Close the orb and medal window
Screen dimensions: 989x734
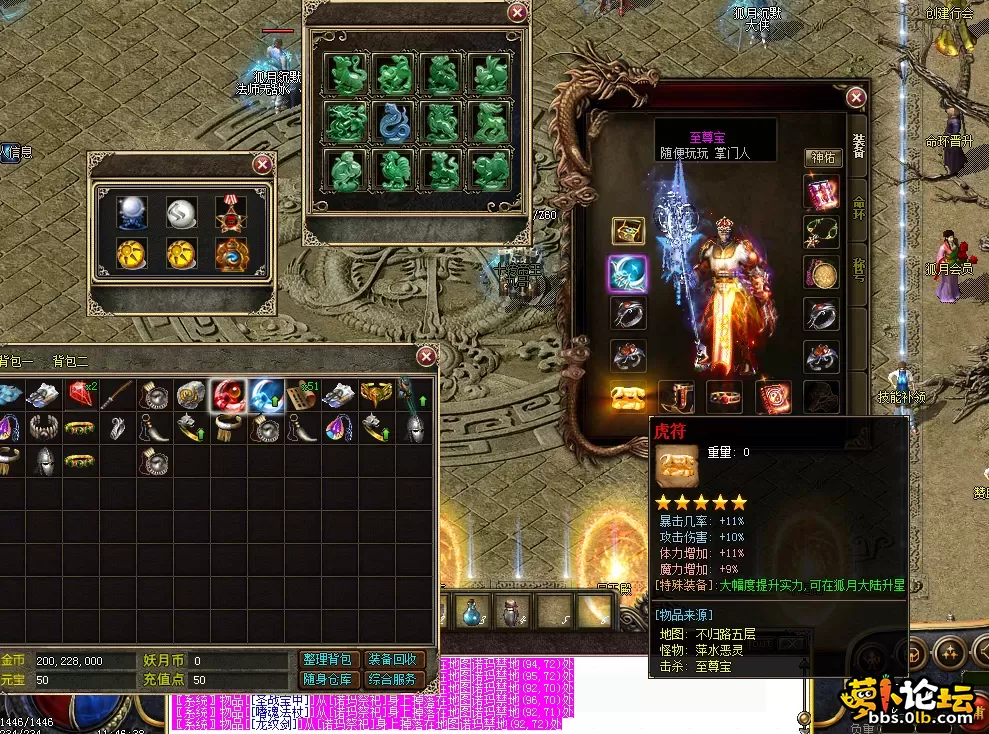262,164
